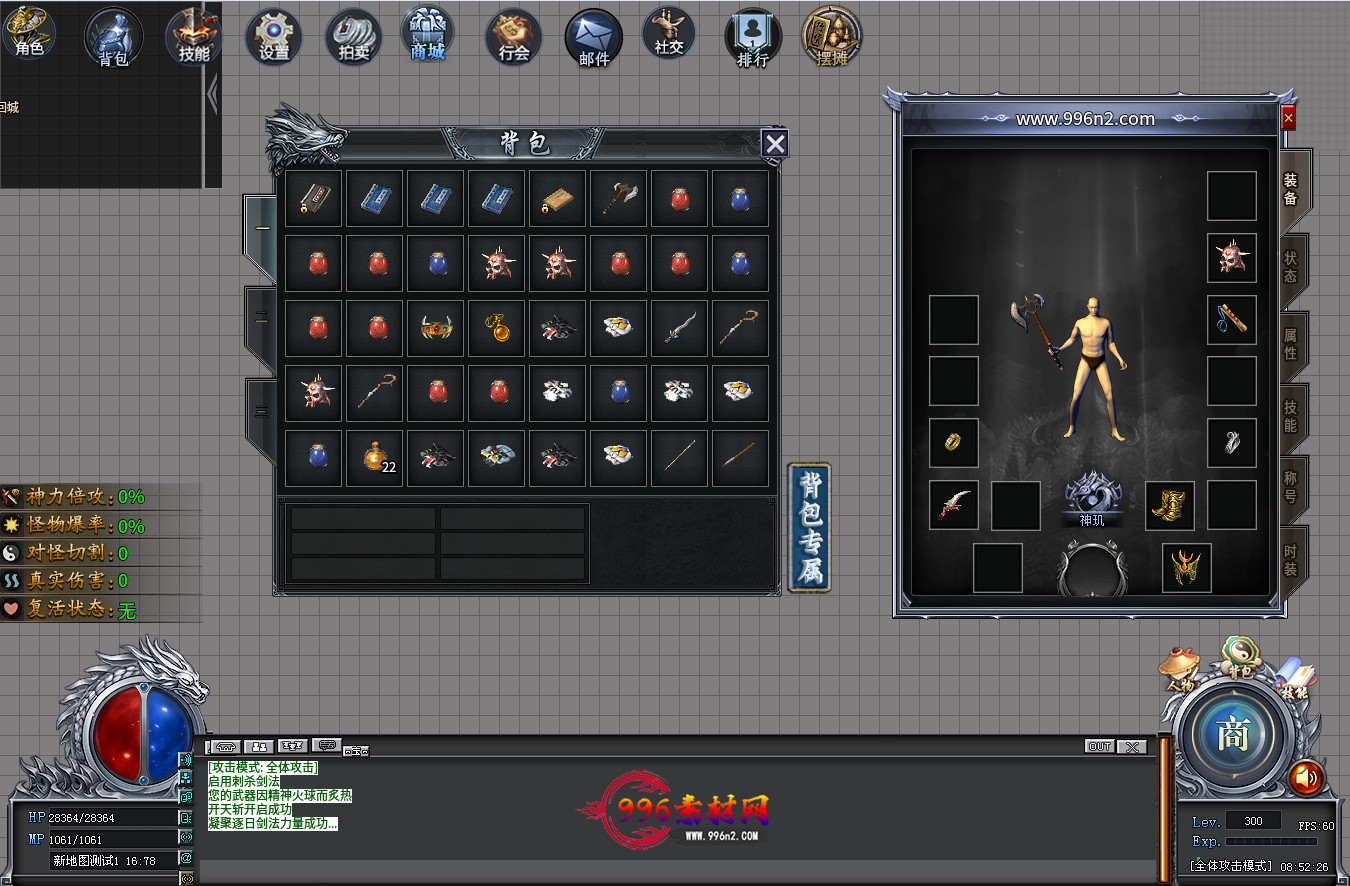Check the 邮件 mail inbox
Viewport: 1350px width, 886px height.
(x=593, y=39)
